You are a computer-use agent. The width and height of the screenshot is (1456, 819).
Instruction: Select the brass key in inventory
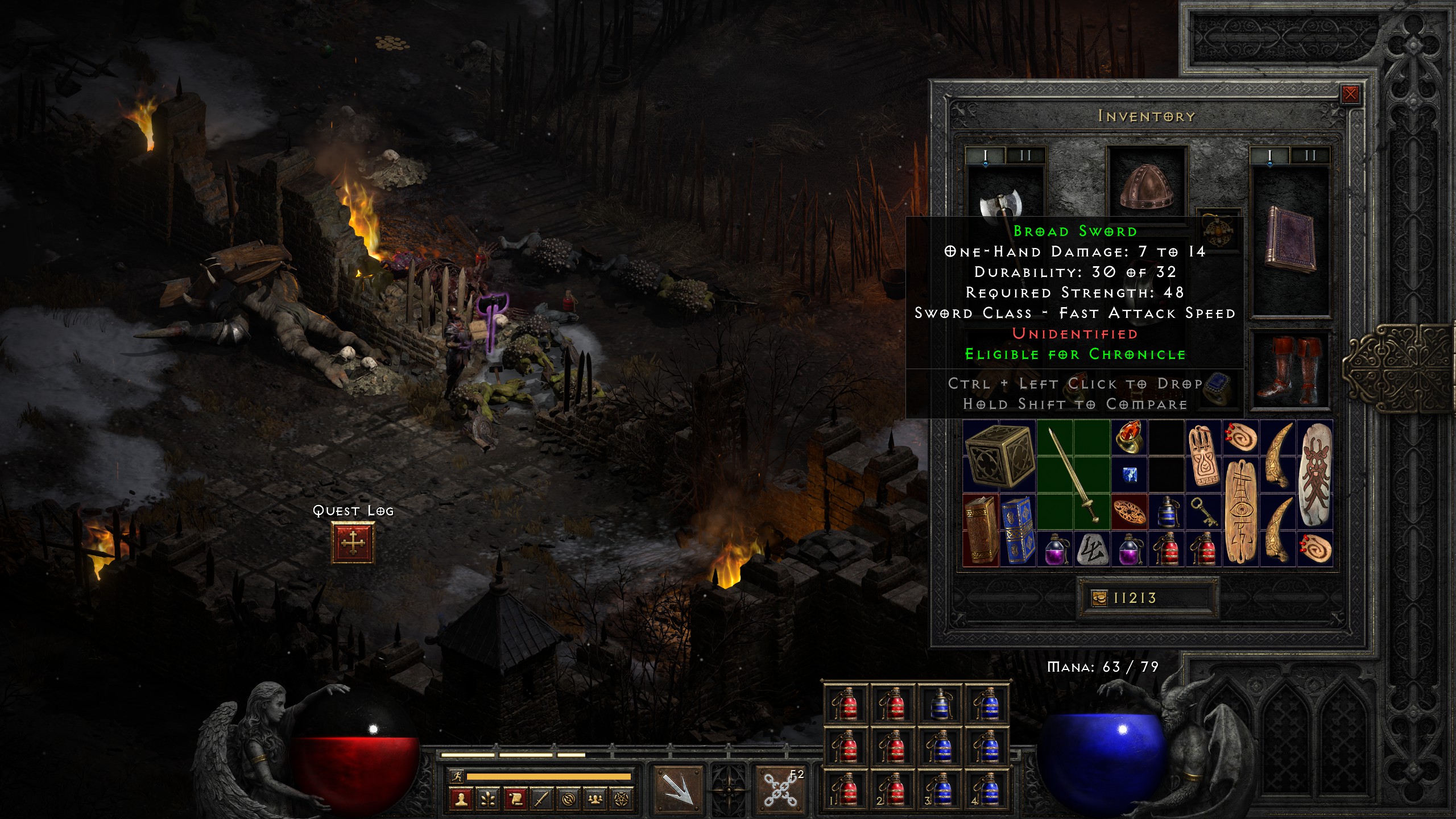1203,512
